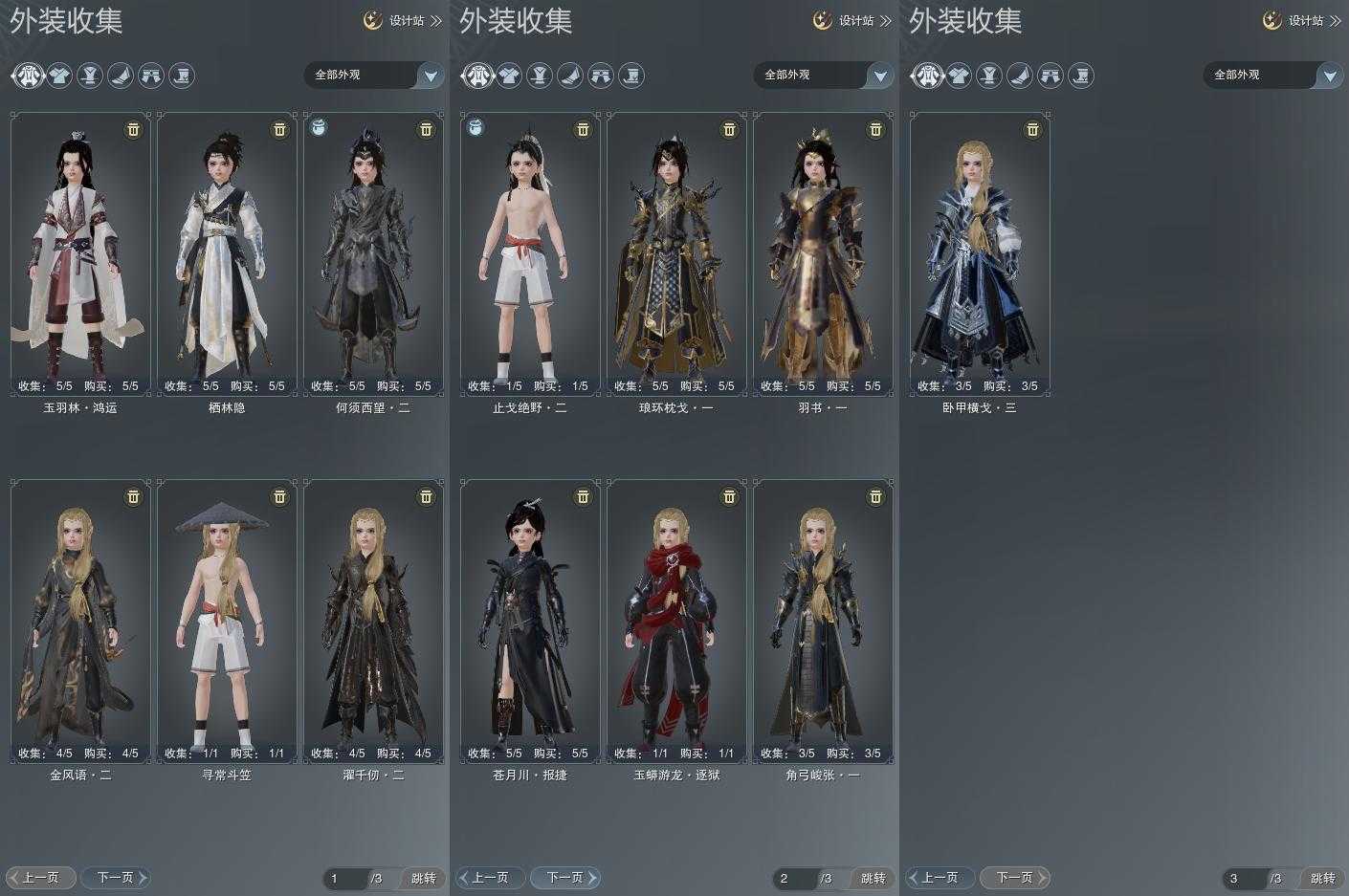Click the 跳转 button beside page 3/3
Viewport: 1349px width, 896px height.
(x=1322, y=878)
